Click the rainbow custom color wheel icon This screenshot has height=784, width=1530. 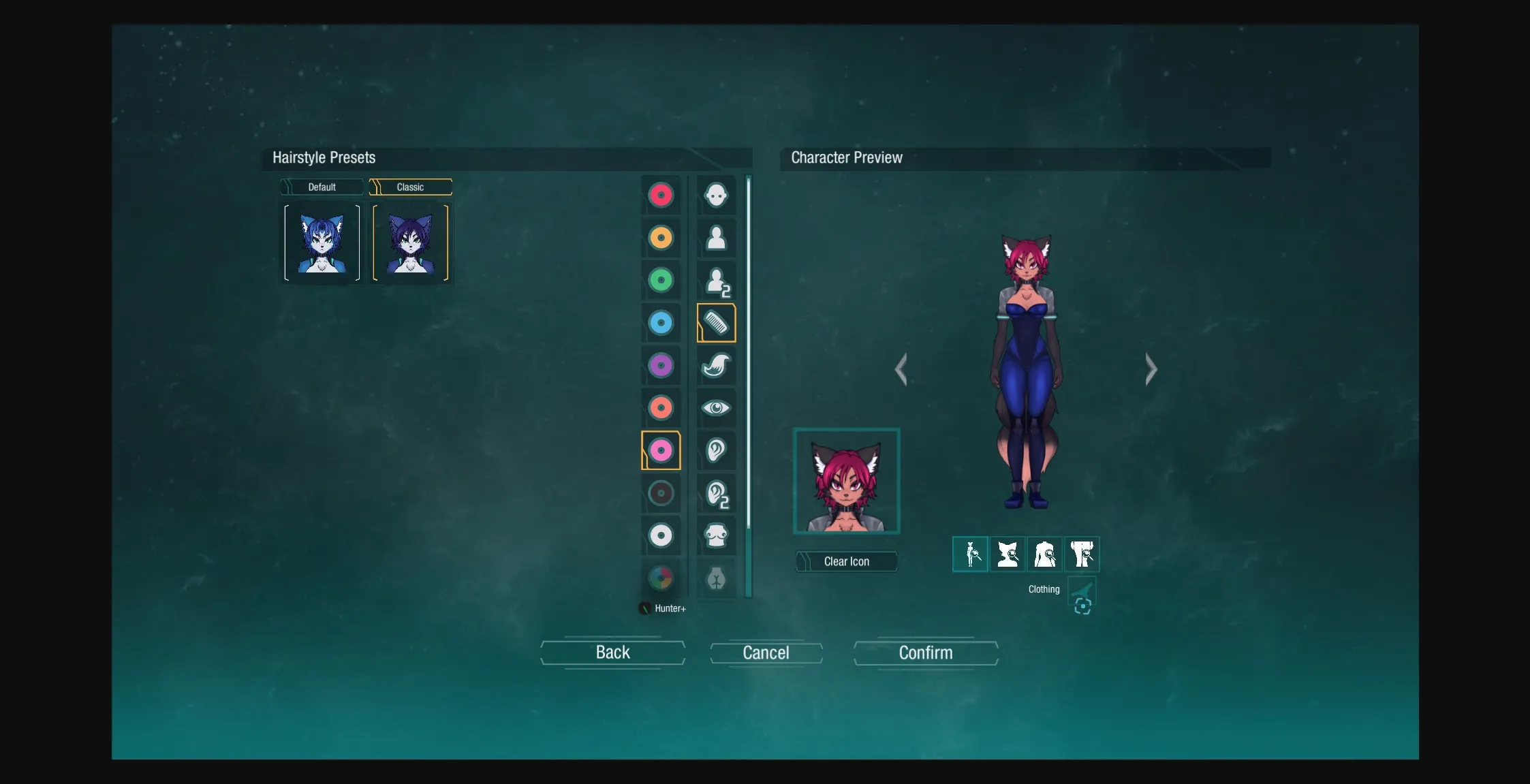[x=661, y=578]
